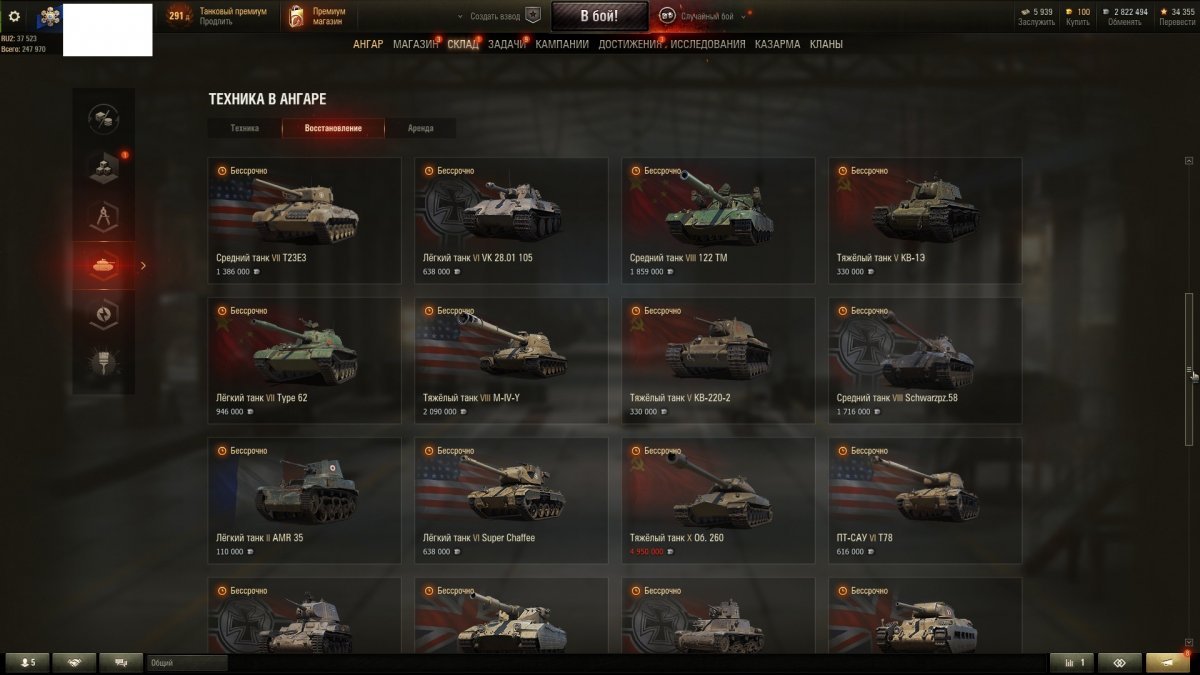Start battle with the В бой! button
Image resolution: width=1200 pixels, height=675 pixels.
coord(599,16)
